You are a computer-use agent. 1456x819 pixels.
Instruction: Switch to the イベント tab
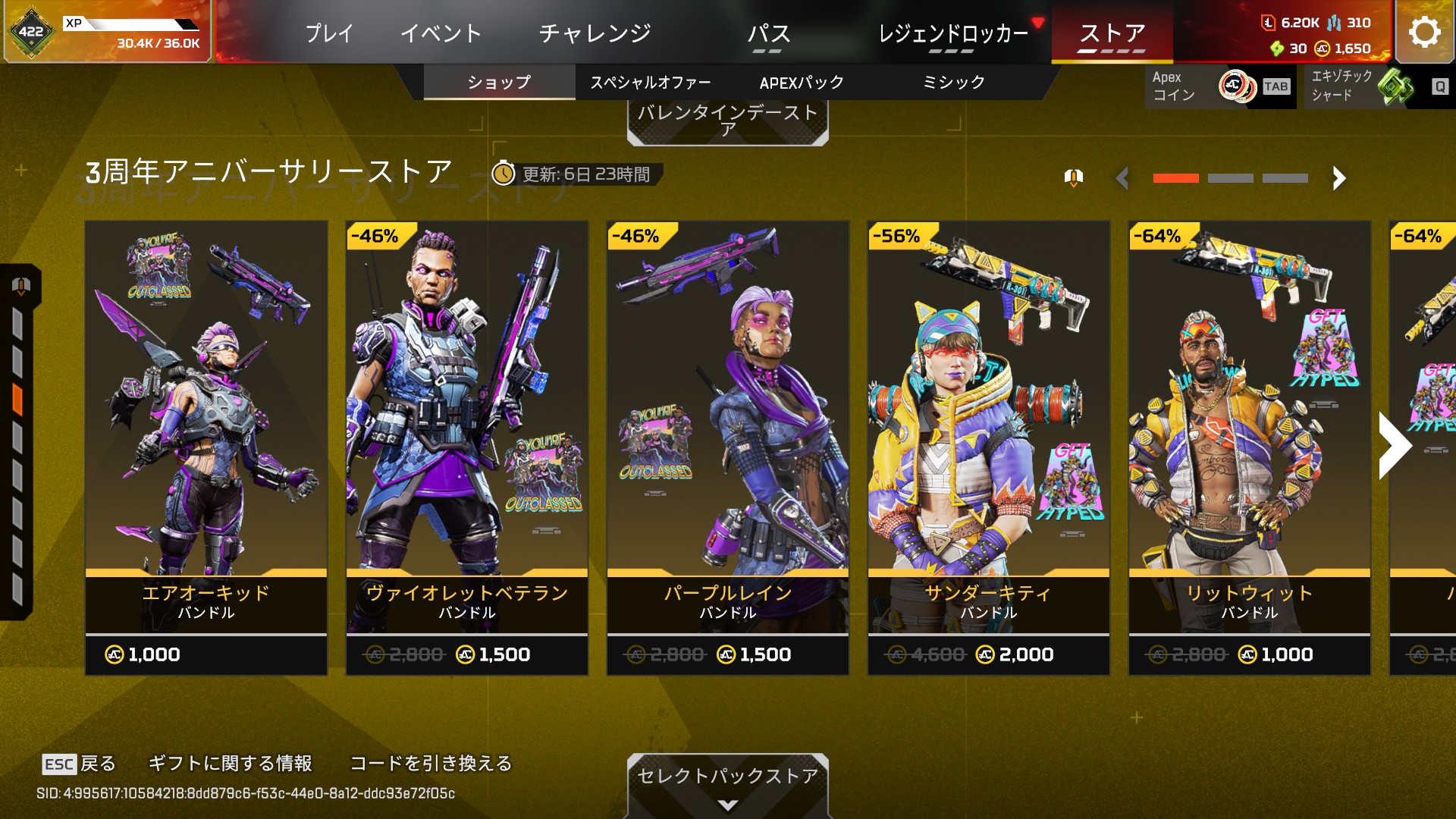(x=441, y=33)
